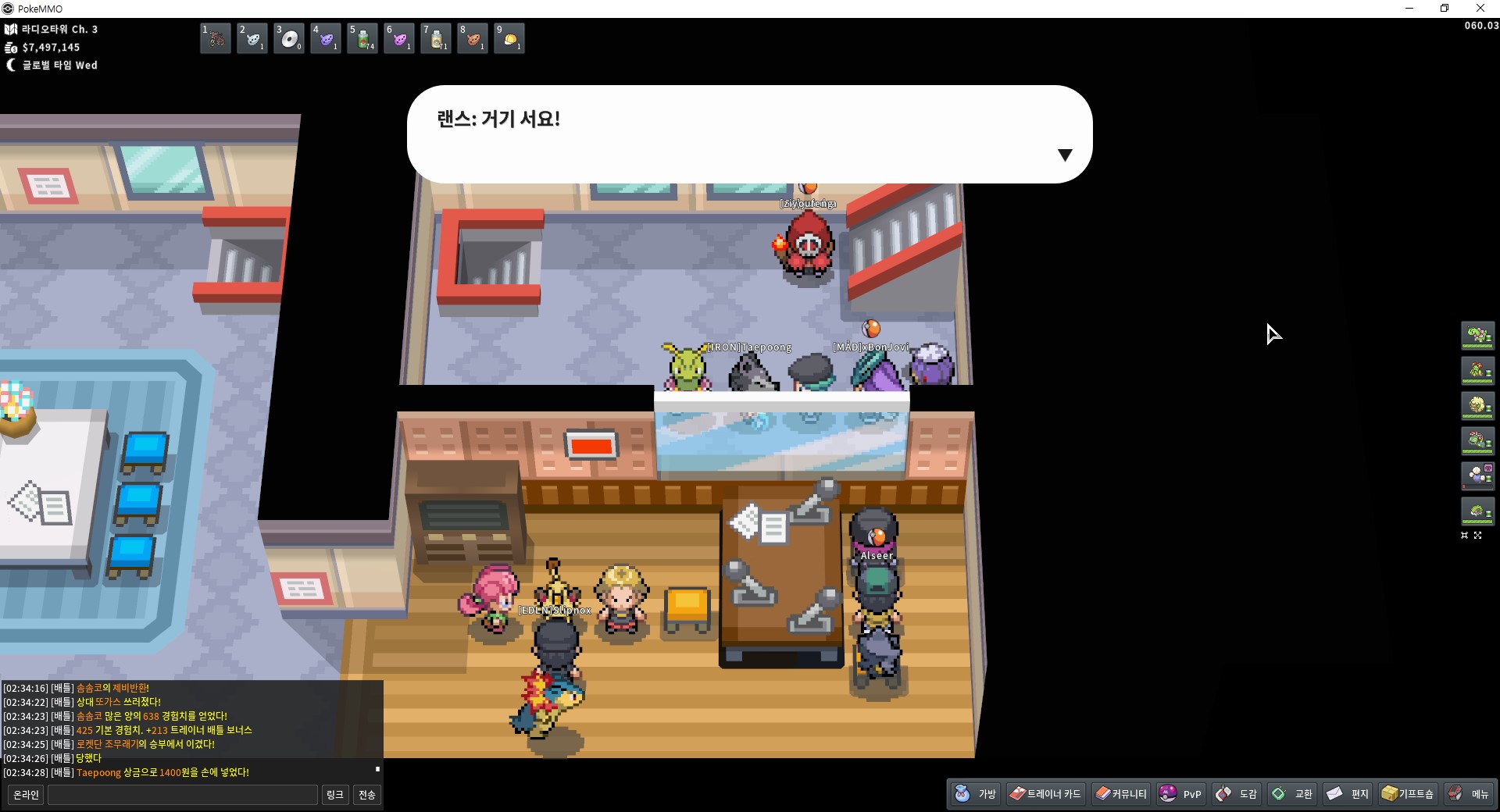Image resolution: width=1500 pixels, height=812 pixels.
Task: Use the green spray can in slot 5
Action: (362, 38)
